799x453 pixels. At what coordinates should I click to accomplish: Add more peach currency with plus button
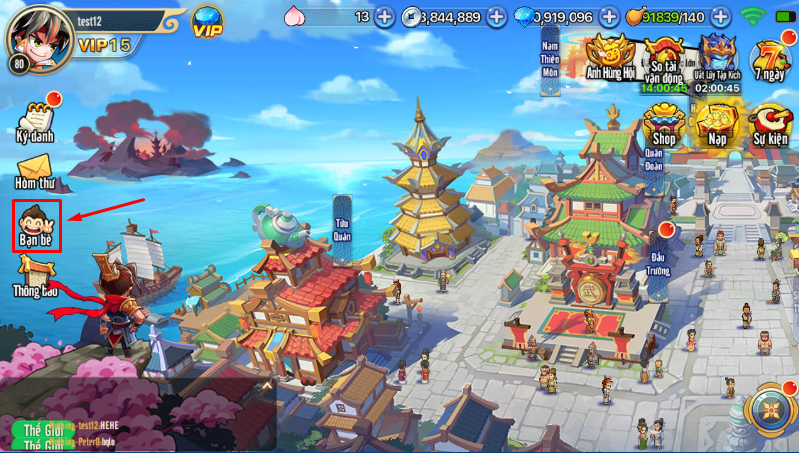pyautogui.click(x=385, y=17)
